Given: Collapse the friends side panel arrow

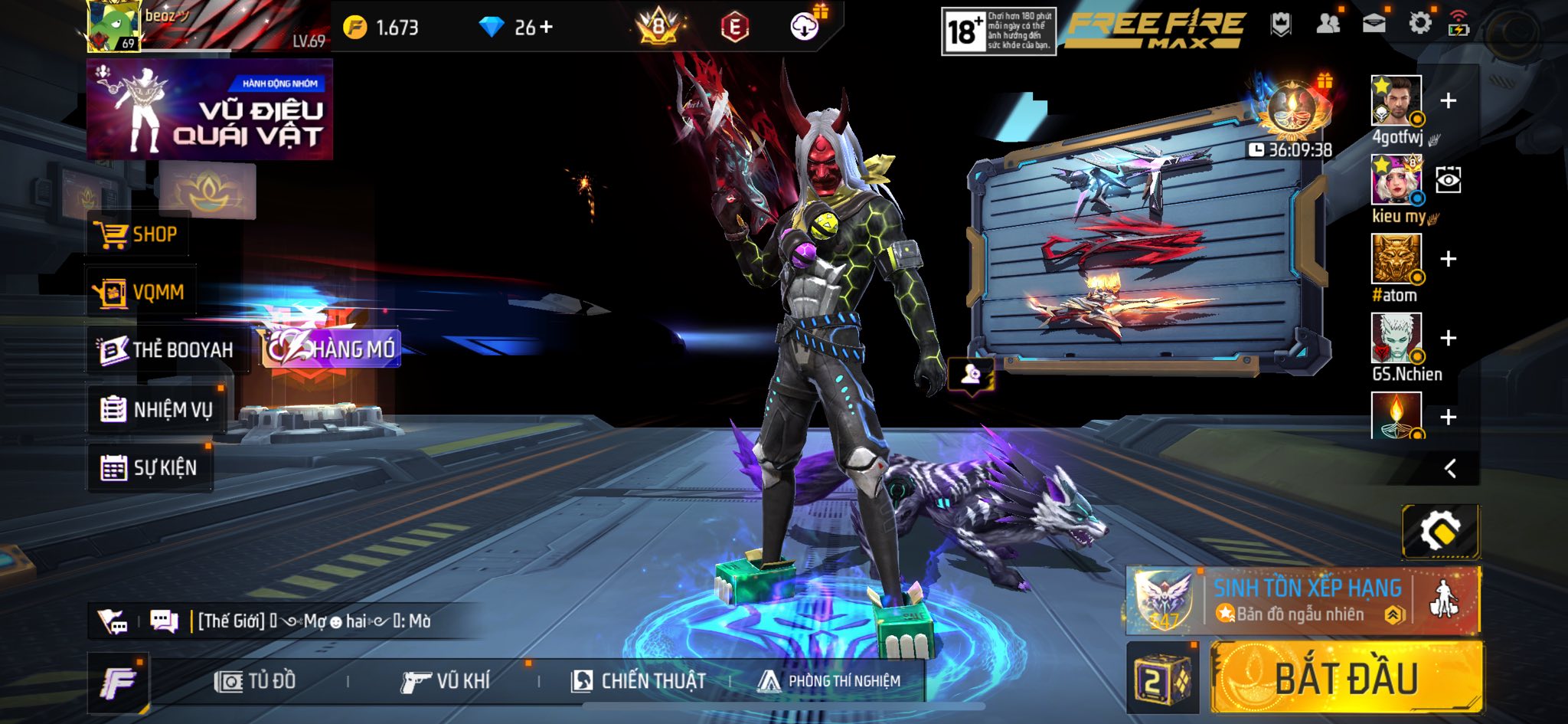Looking at the screenshot, I should 1450,469.
